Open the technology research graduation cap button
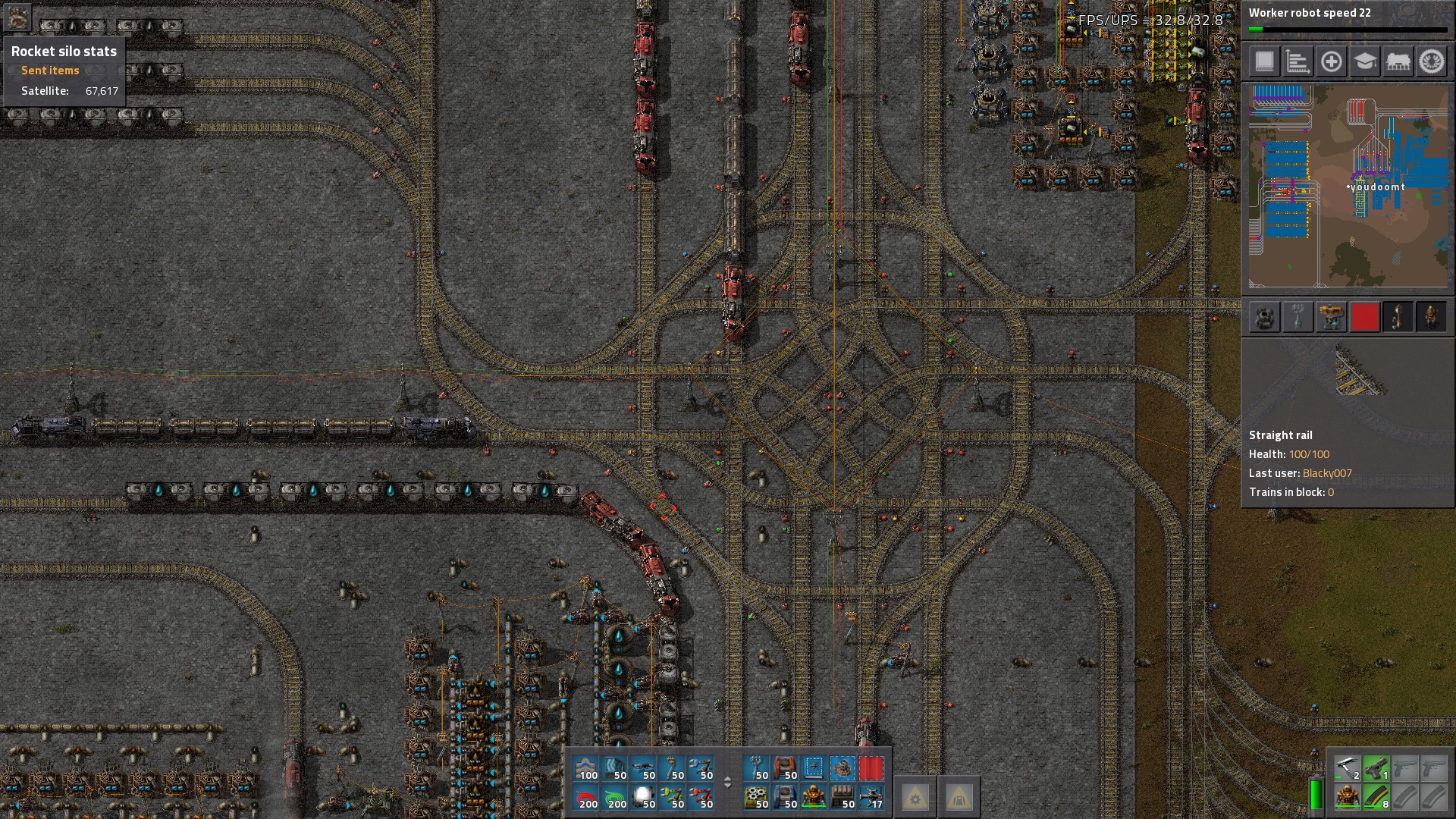1456x819 pixels. pos(1364,61)
